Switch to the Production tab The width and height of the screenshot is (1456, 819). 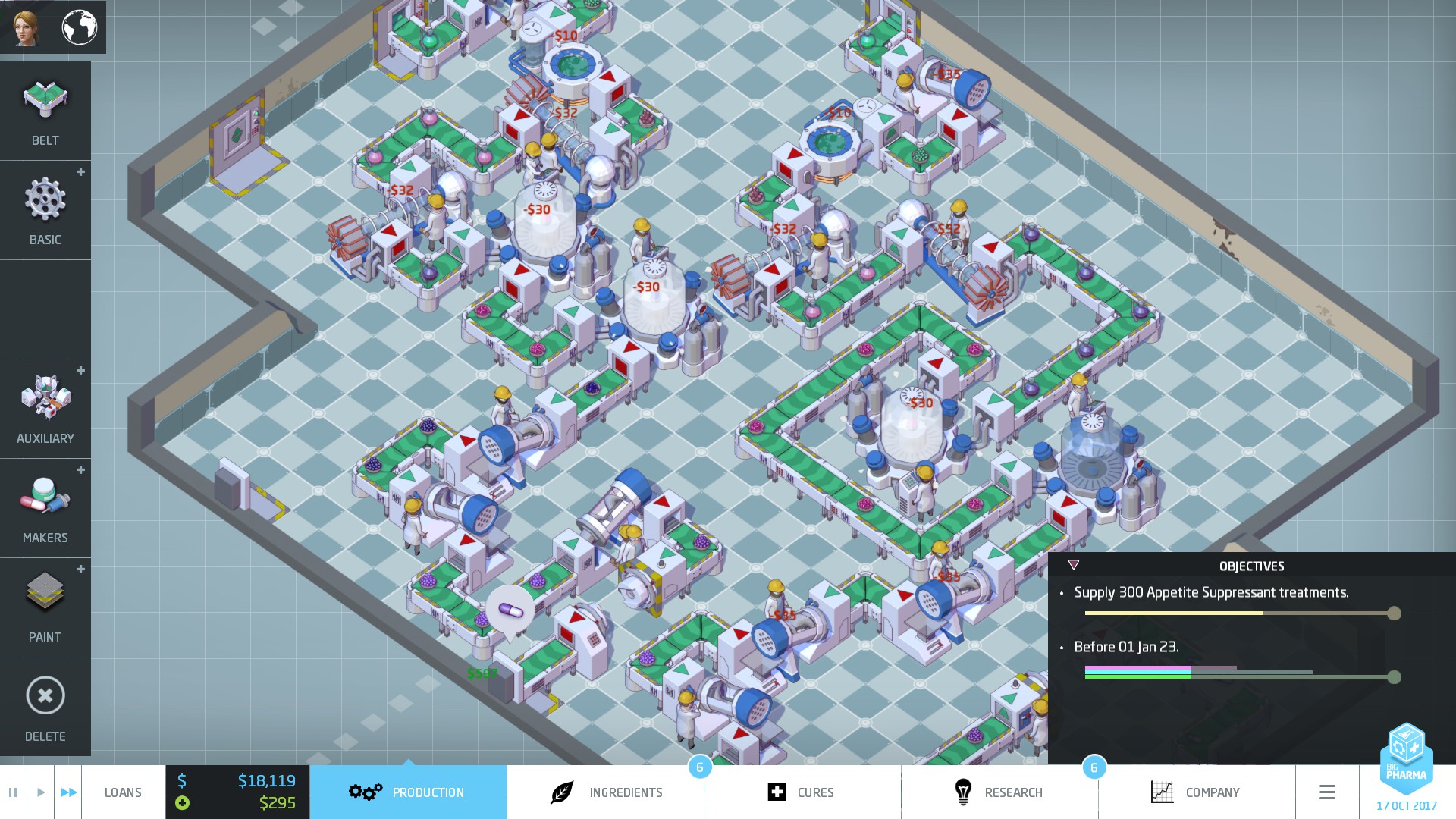408,792
